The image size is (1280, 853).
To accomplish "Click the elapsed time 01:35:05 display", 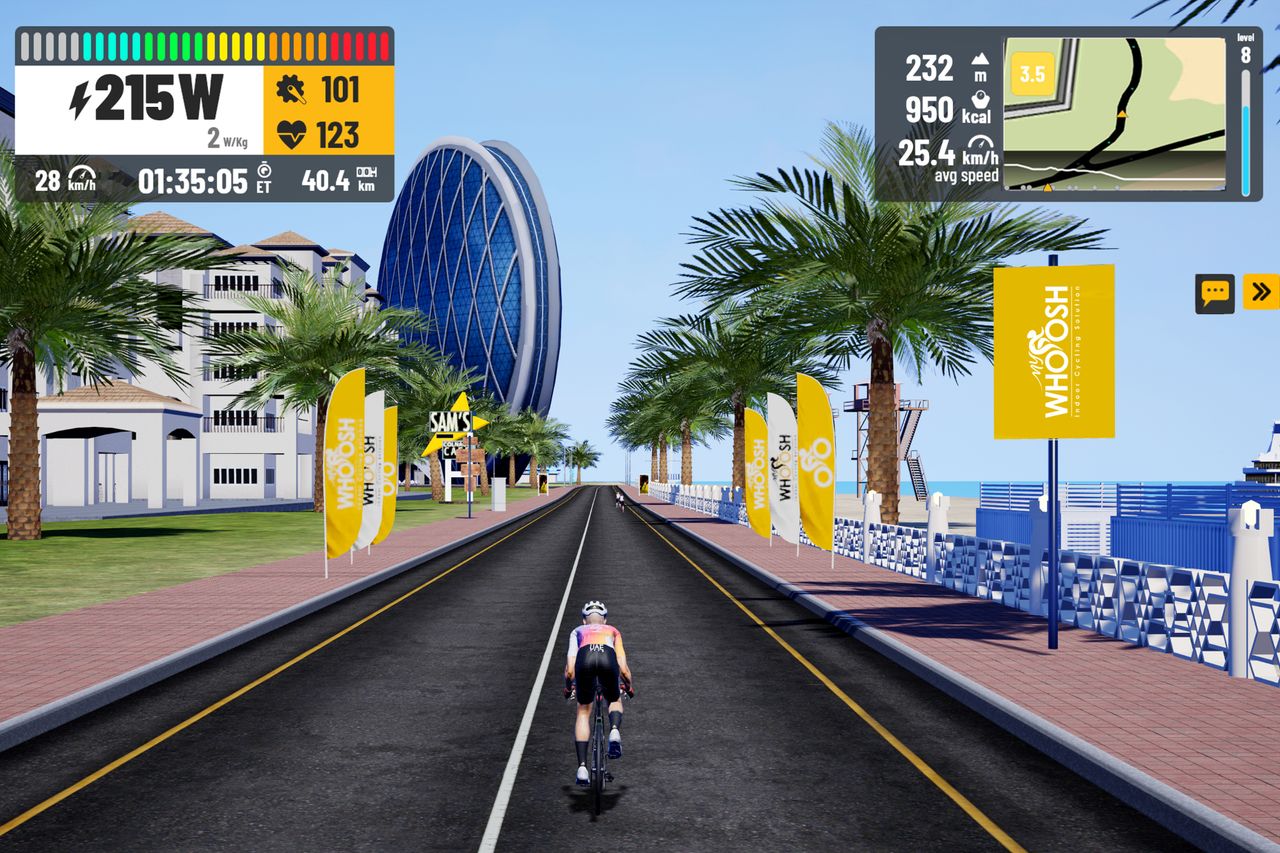I will pos(192,179).
